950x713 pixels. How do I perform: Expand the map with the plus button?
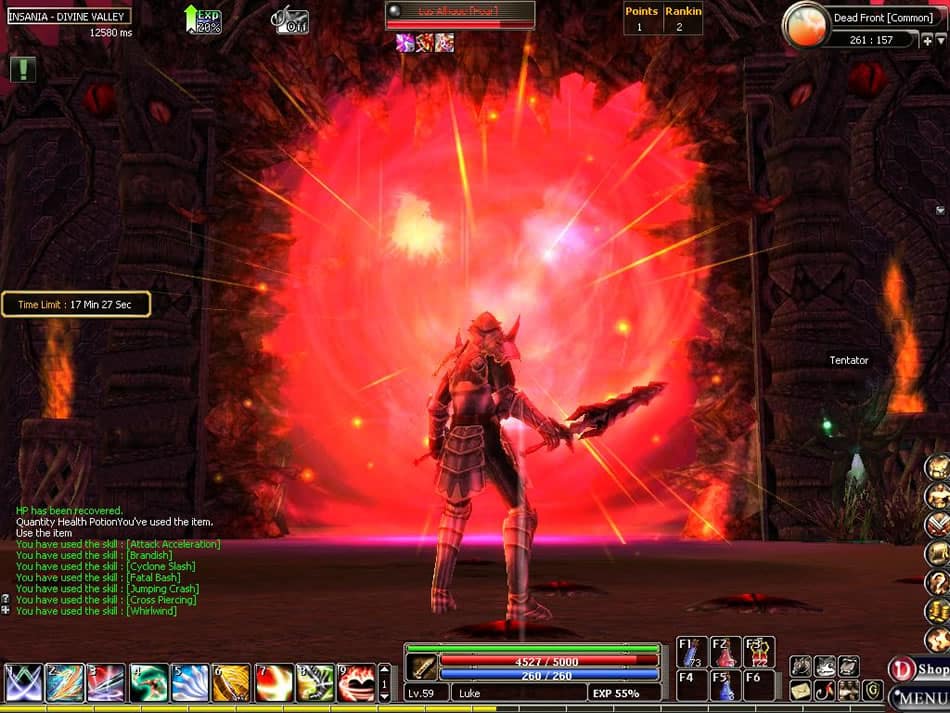tap(927, 41)
